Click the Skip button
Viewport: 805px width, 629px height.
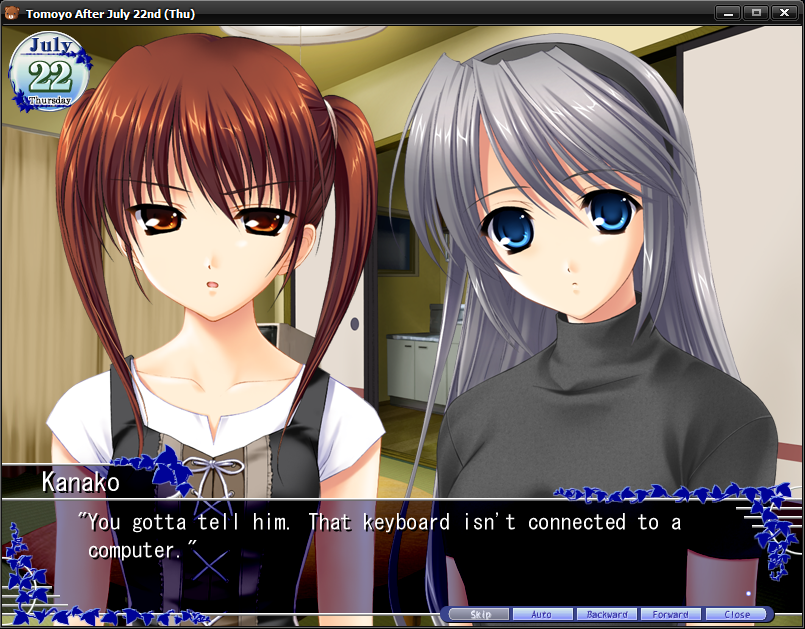click(480, 614)
